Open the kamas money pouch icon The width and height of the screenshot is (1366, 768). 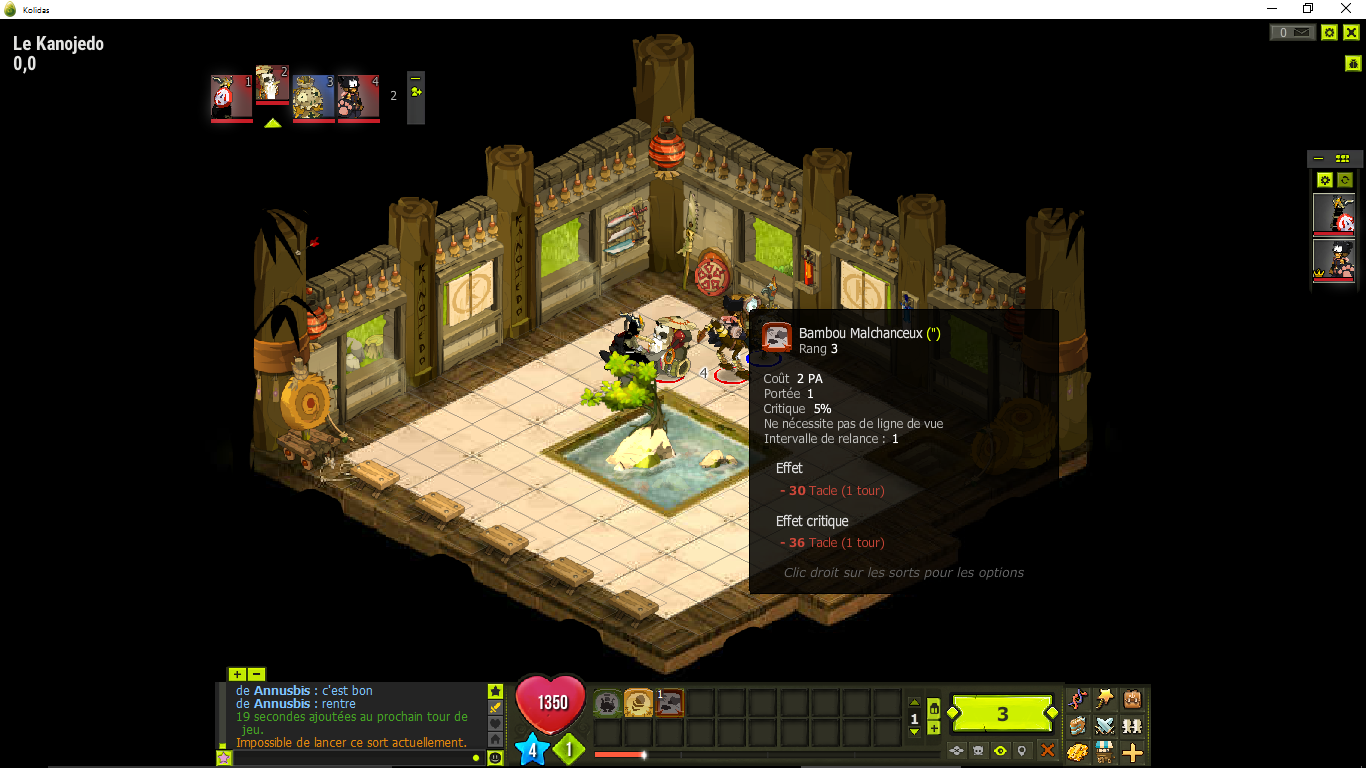coord(1078,753)
